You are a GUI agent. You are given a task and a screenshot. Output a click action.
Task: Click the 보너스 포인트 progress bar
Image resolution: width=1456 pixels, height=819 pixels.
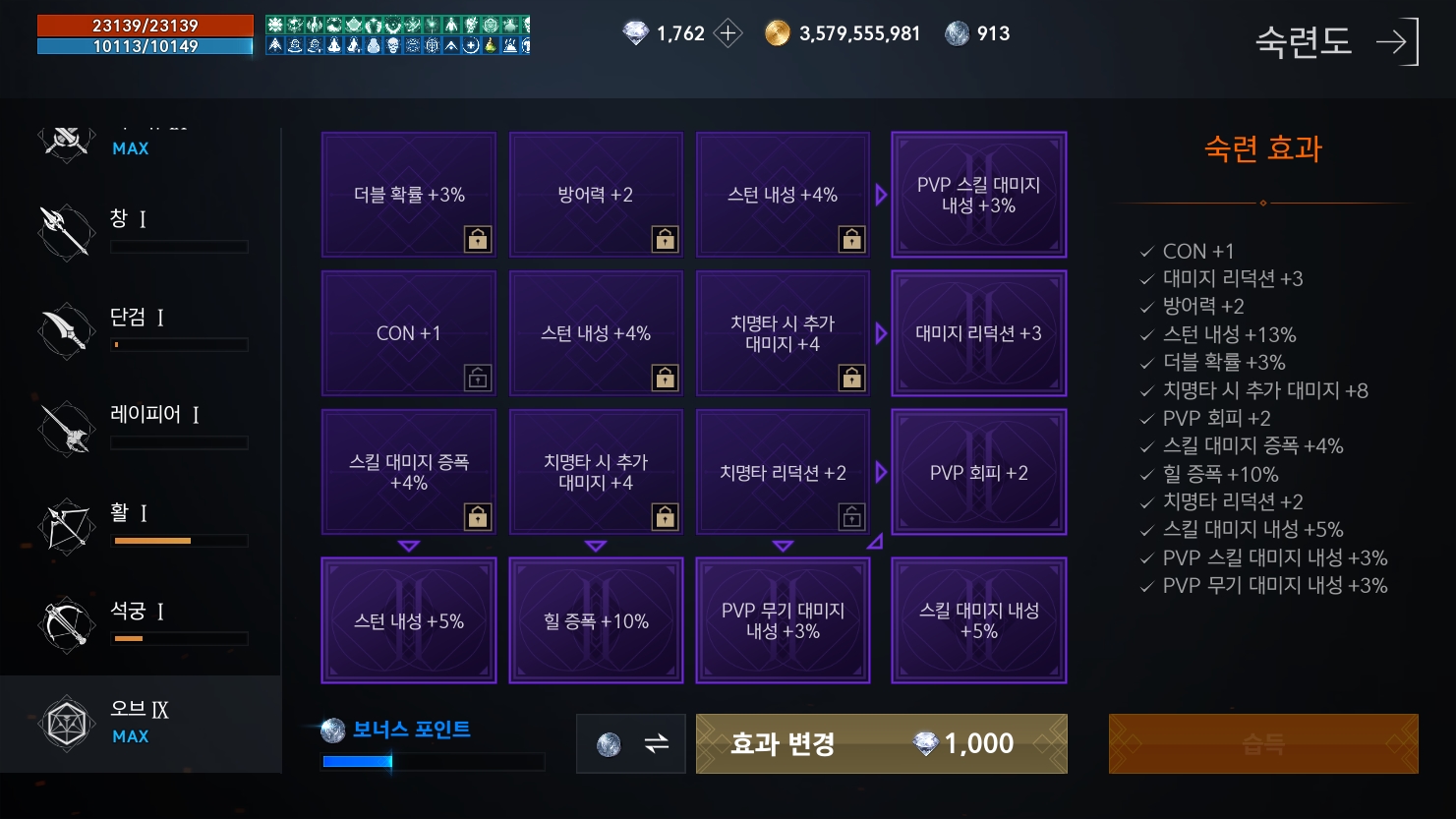(x=433, y=761)
